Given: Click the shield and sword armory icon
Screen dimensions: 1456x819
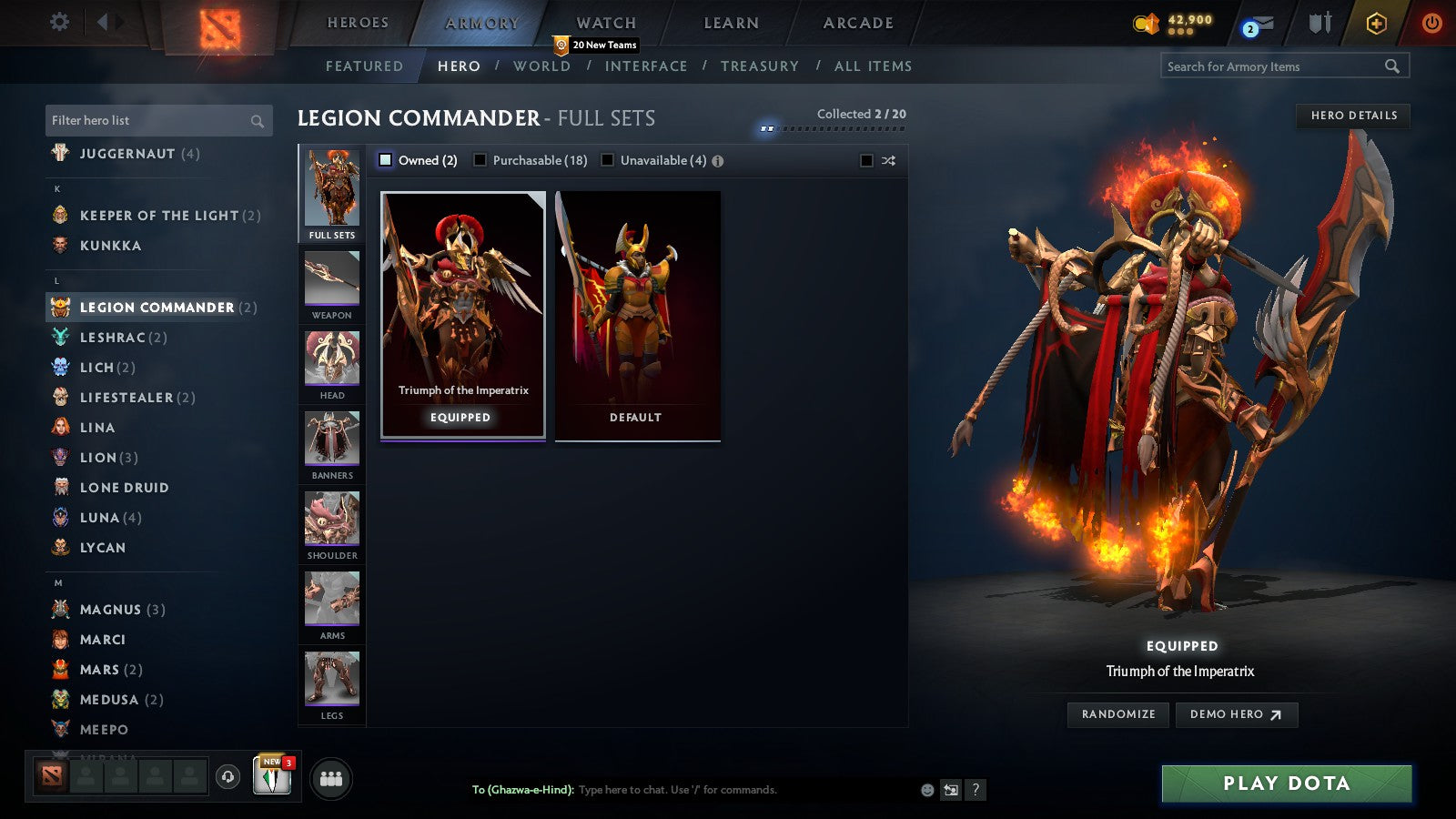Looking at the screenshot, I should pyautogui.click(x=1318, y=25).
